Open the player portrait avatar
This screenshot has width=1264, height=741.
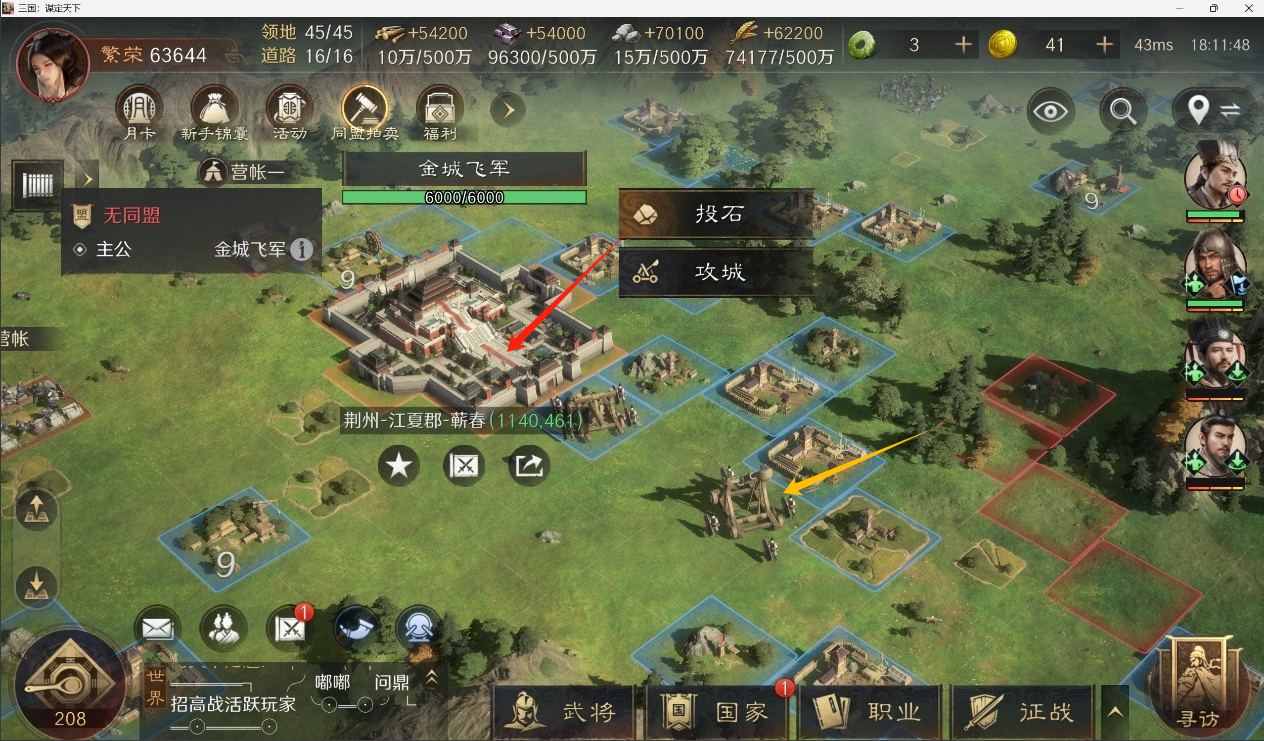click(x=53, y=66)
